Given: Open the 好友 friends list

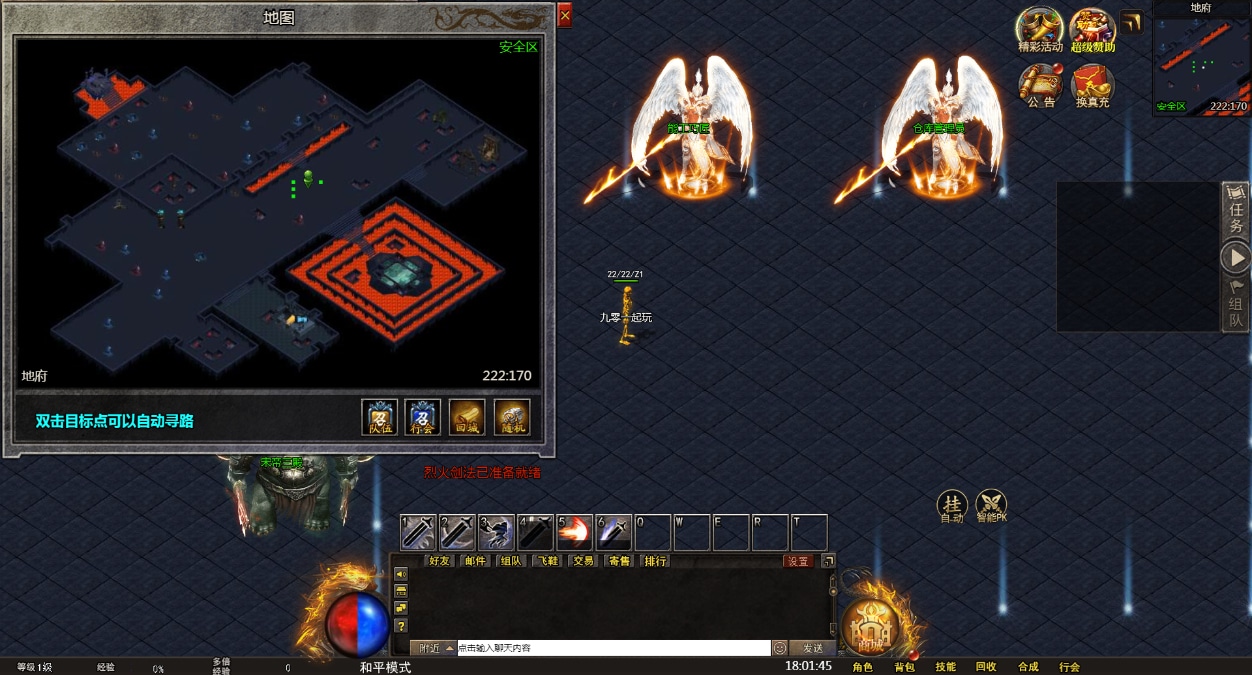Looking at the screenshot, I should [439, 561].
